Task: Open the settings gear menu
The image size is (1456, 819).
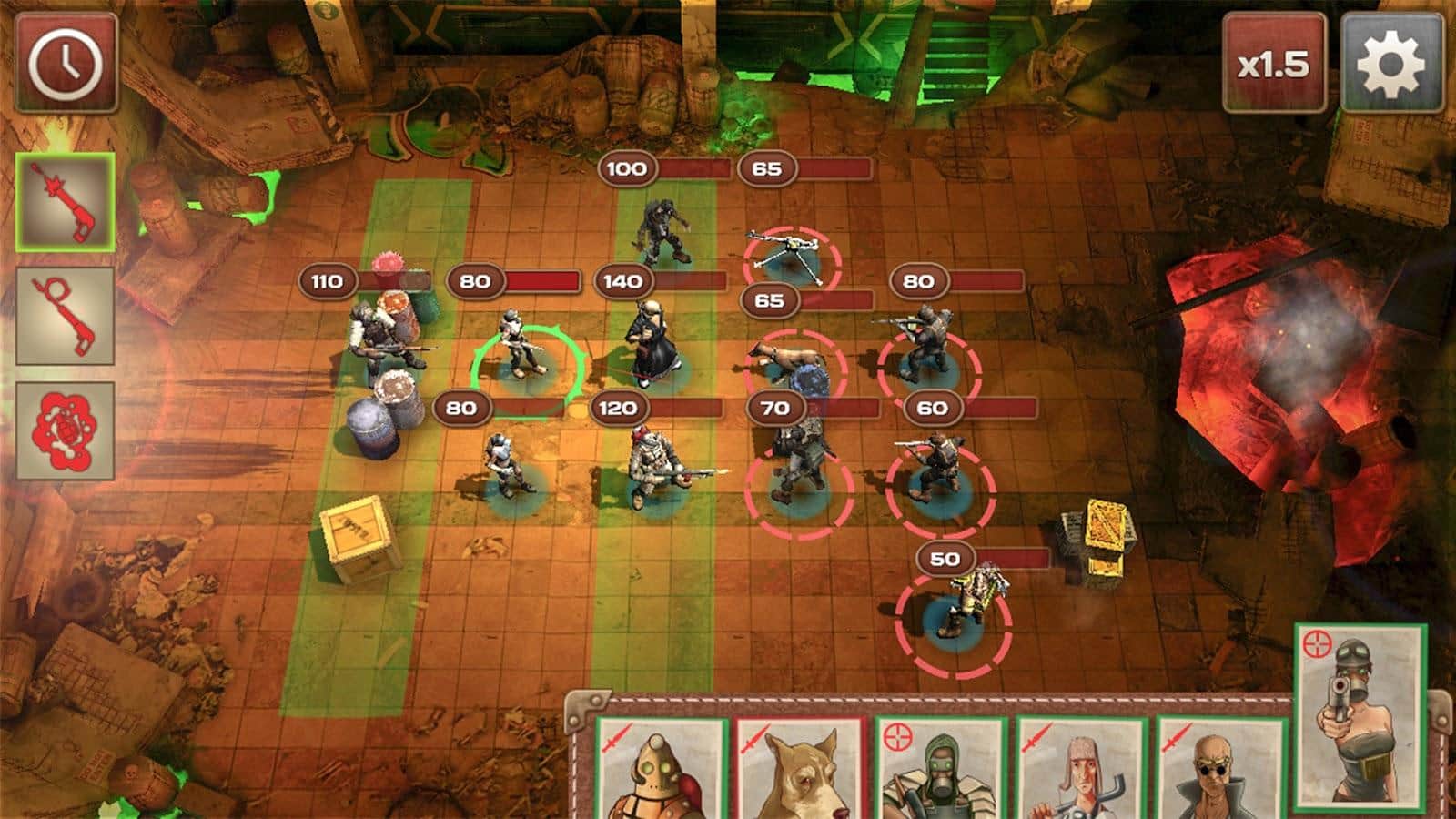Action: (x=1390, y=64)
